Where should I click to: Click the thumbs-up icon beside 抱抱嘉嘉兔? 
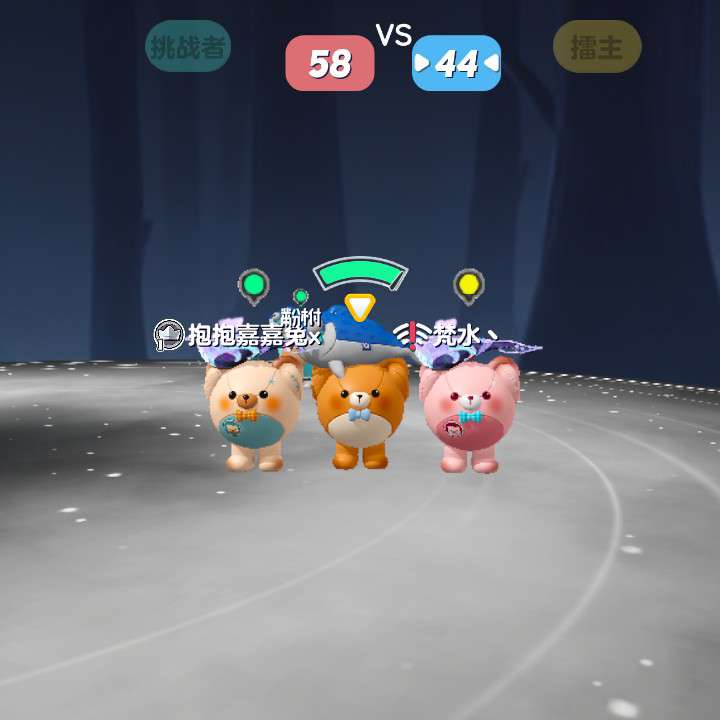tap(168, 334)
